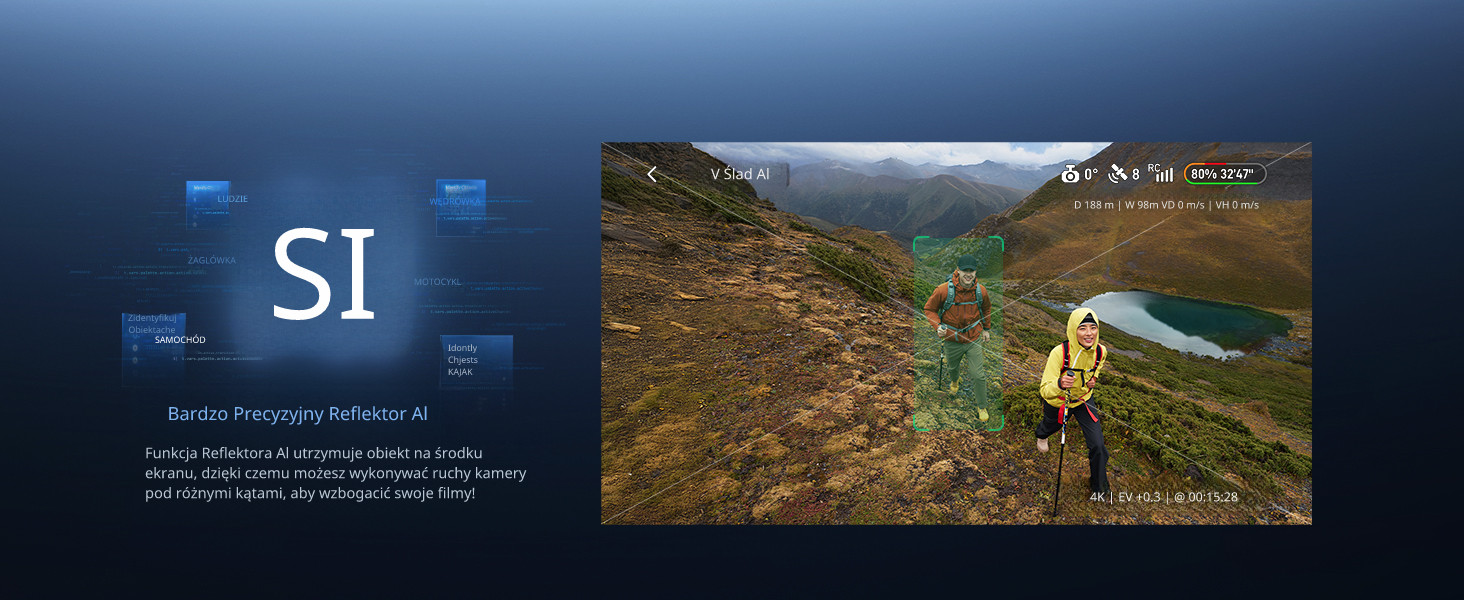Open the V Ślad AI mode selector

pos(741,174)
